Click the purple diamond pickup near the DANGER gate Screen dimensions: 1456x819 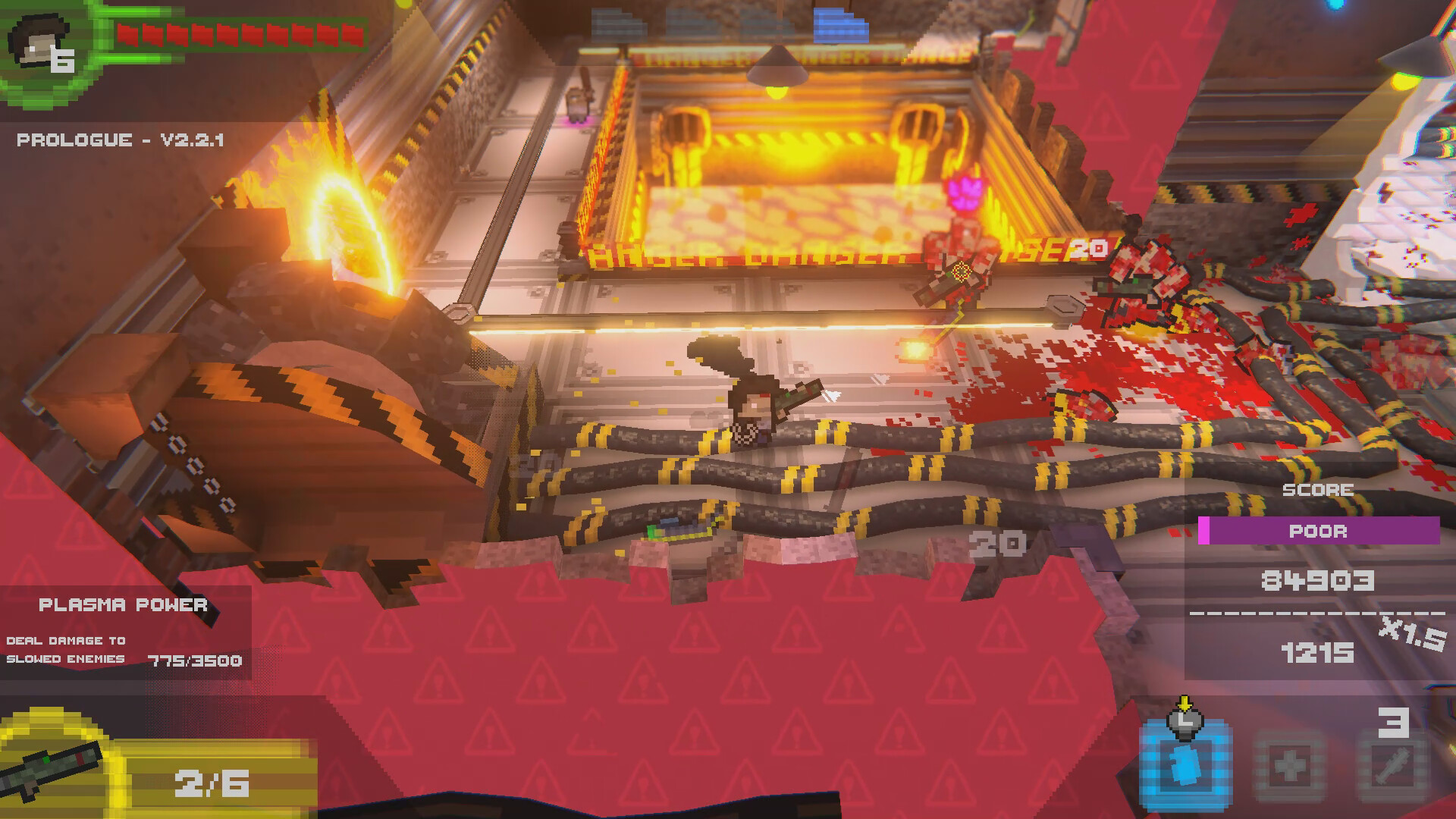pos(965,192)
